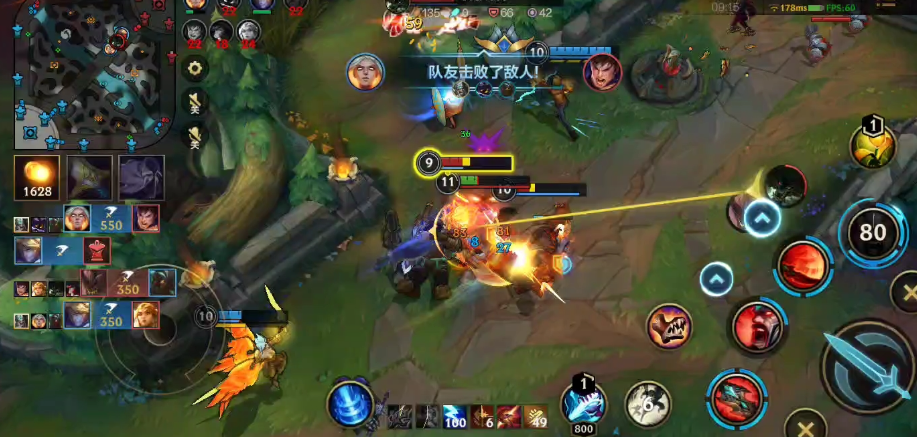Buy the suggested item next to the gold
This screenshot has height=437, width=917.
89,177
